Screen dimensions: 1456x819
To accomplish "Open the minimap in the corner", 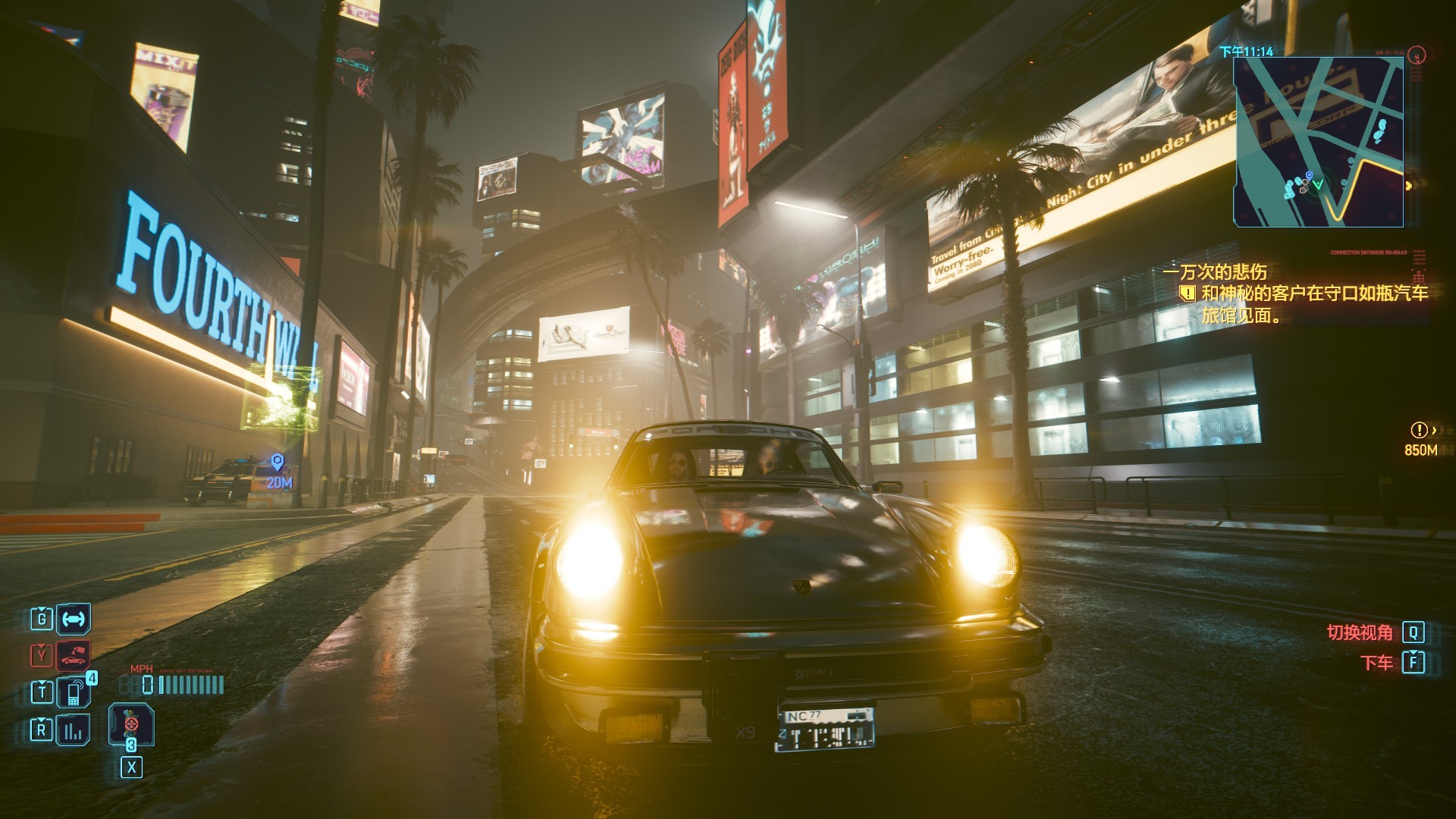I will pos(1318,142).
